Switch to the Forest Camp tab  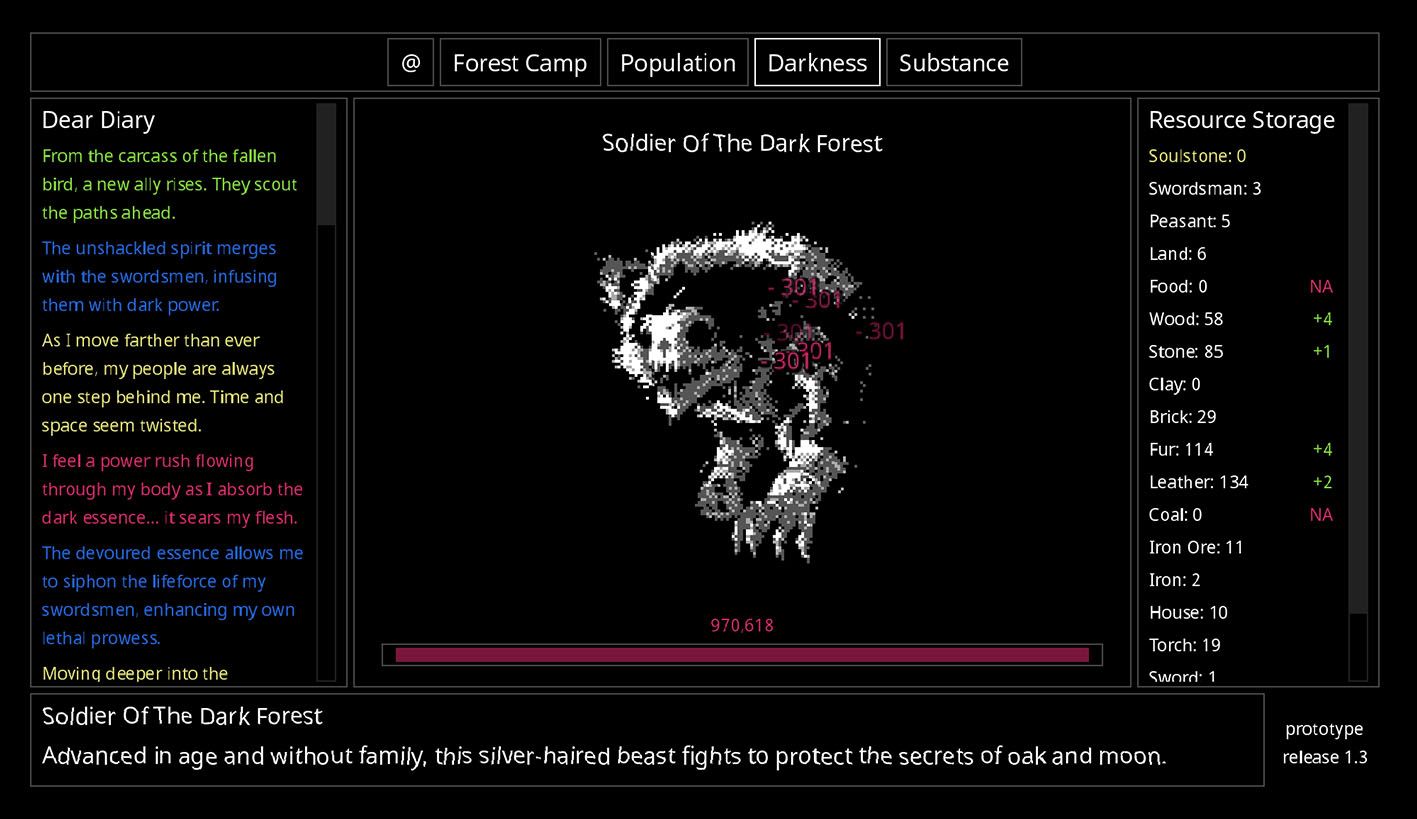pyautogui.click(x=520, y=63)
